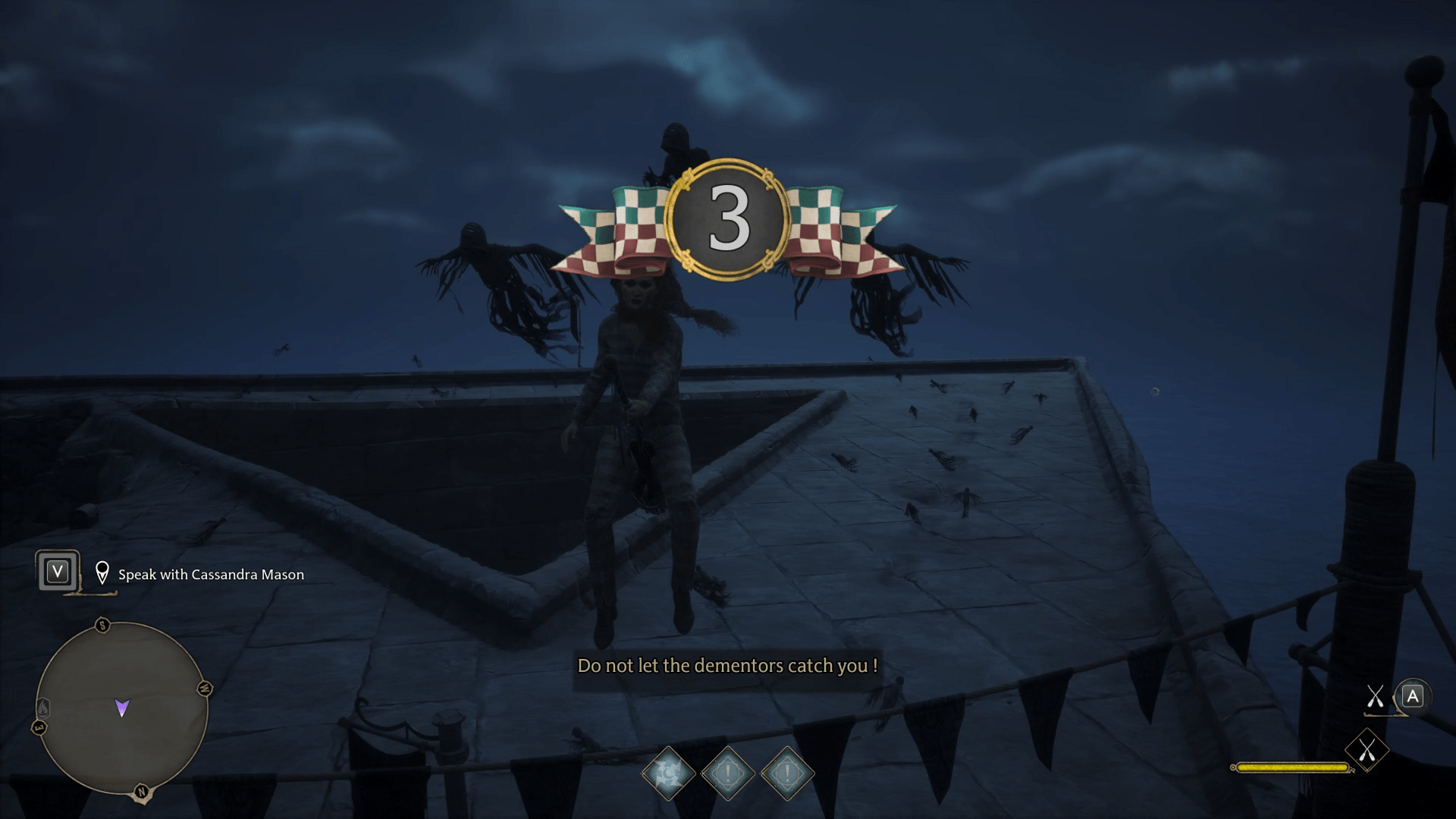Open the quest objective 'Speak with Cassandra Mason'
This screenshot has height=819, width=1456.
pos(210,574)
